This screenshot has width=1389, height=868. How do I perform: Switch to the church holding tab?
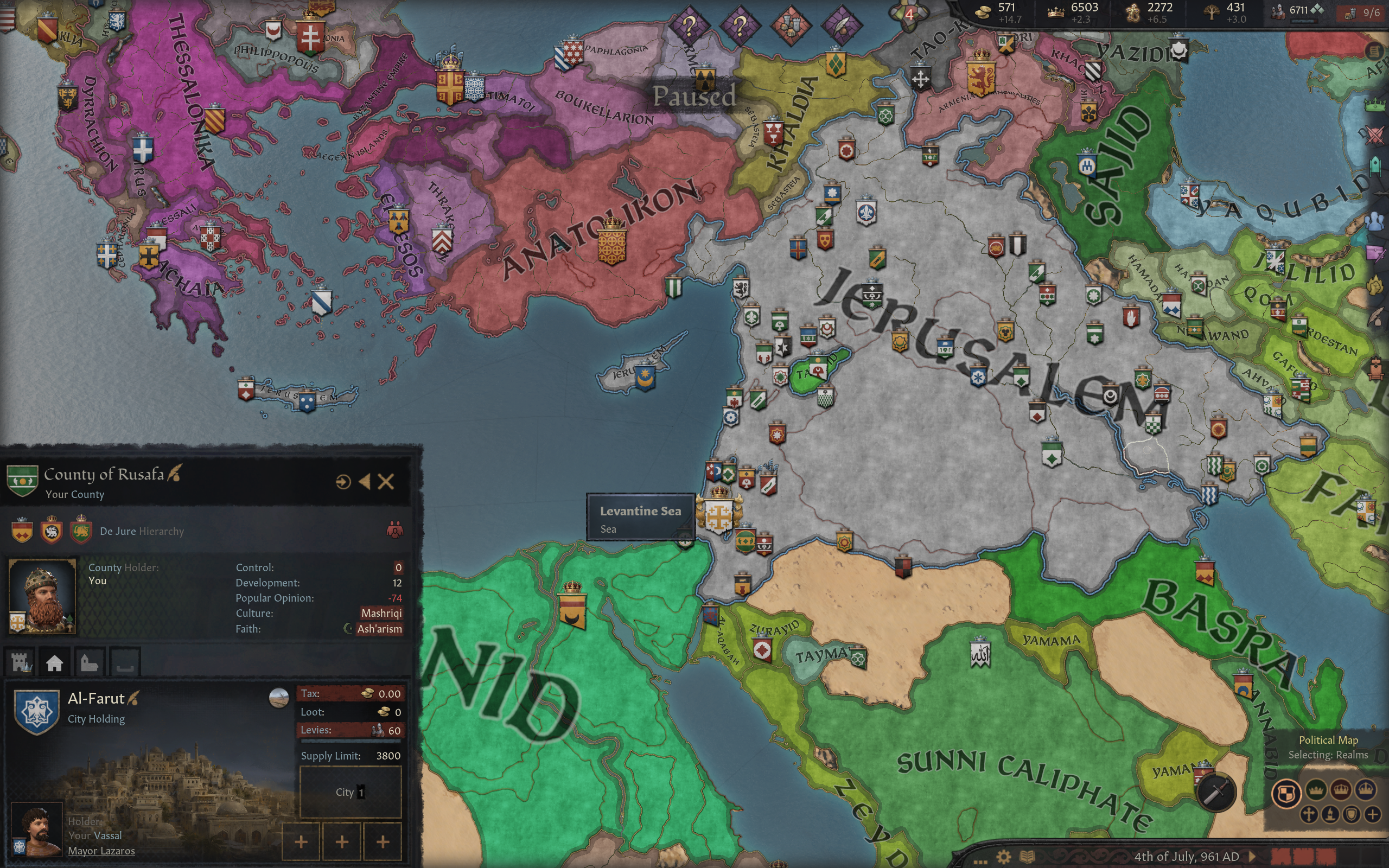[89, 663]
